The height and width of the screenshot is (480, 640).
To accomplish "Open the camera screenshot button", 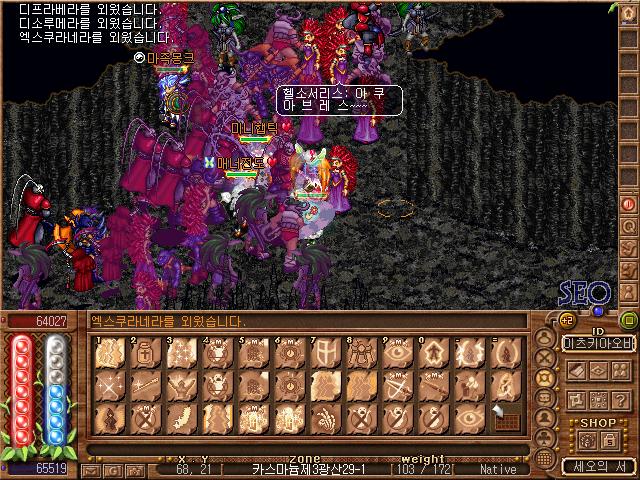I will pyautogui.click(x=136, y=469).
